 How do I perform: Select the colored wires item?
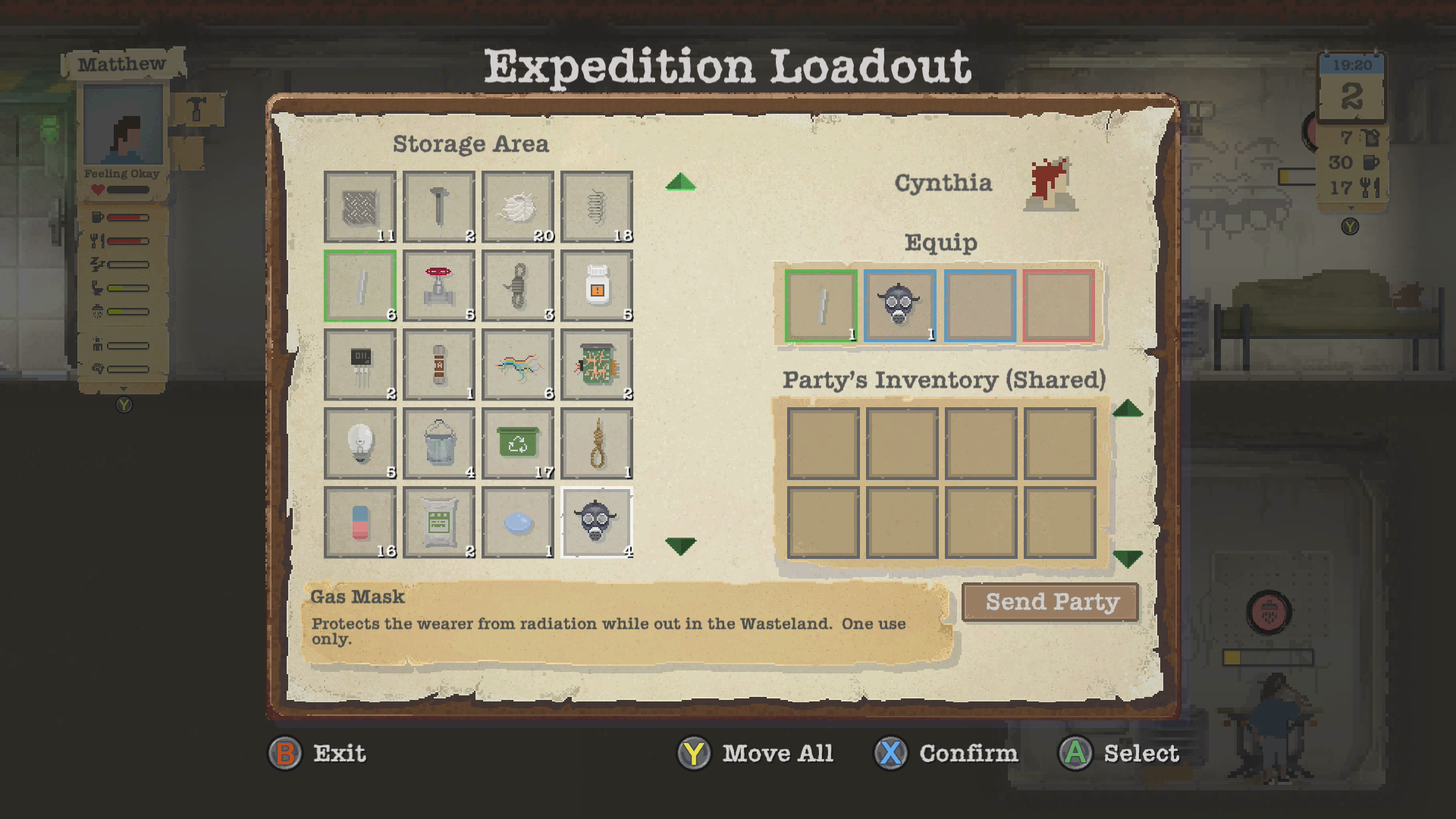[518, 365]
